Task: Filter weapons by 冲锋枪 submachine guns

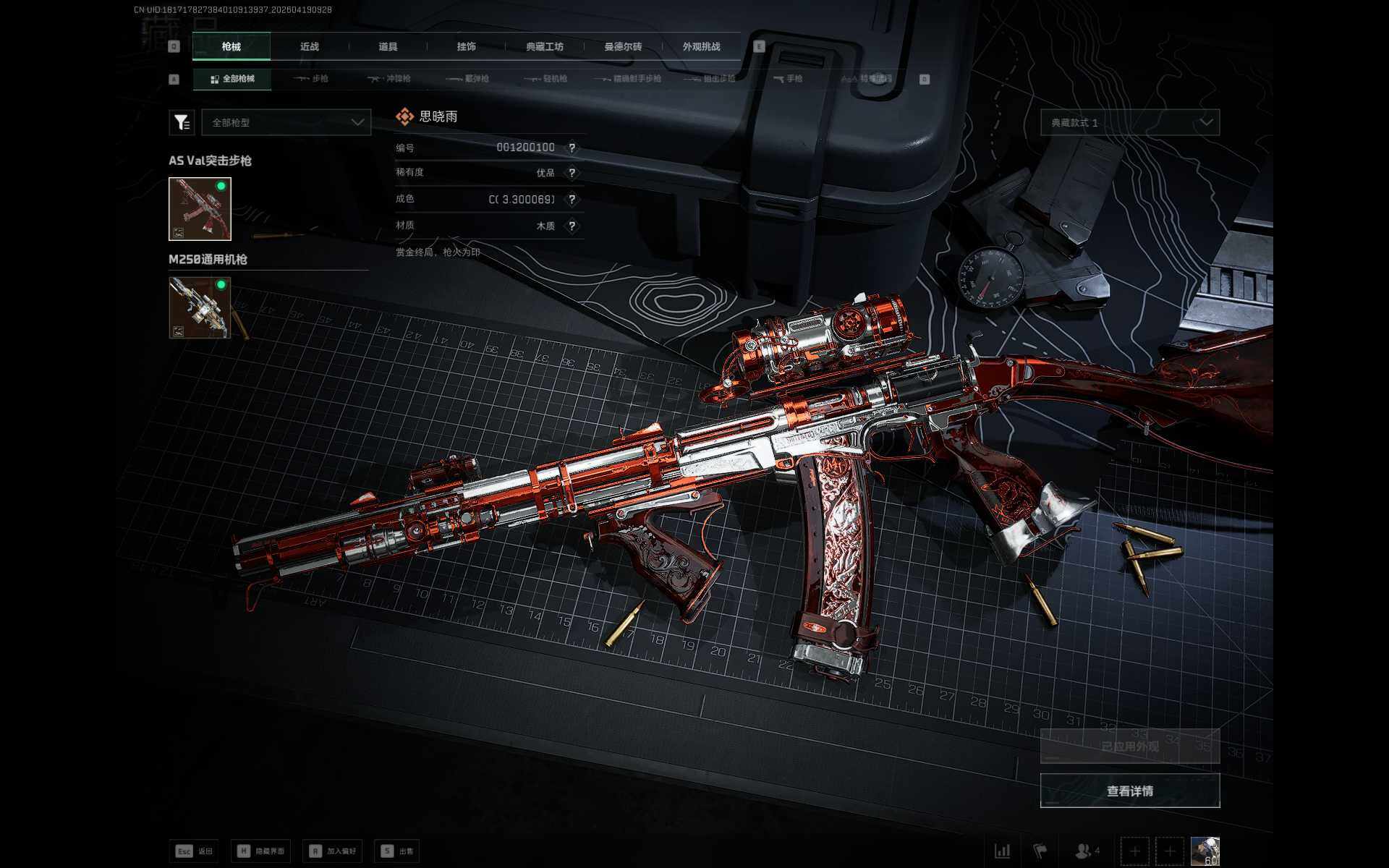Action: [x=389, y=79]
